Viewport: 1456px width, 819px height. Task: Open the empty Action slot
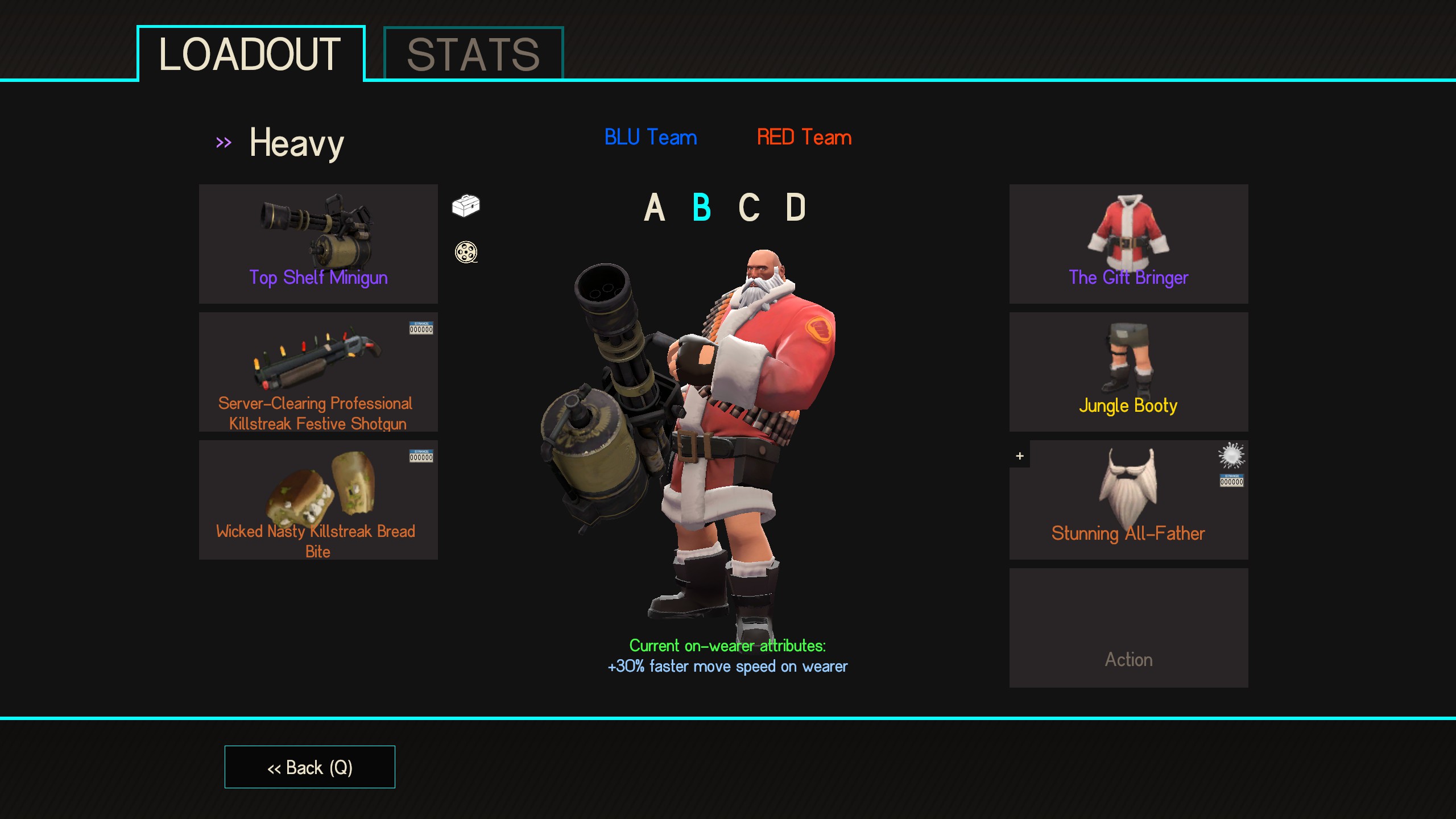1128,627
